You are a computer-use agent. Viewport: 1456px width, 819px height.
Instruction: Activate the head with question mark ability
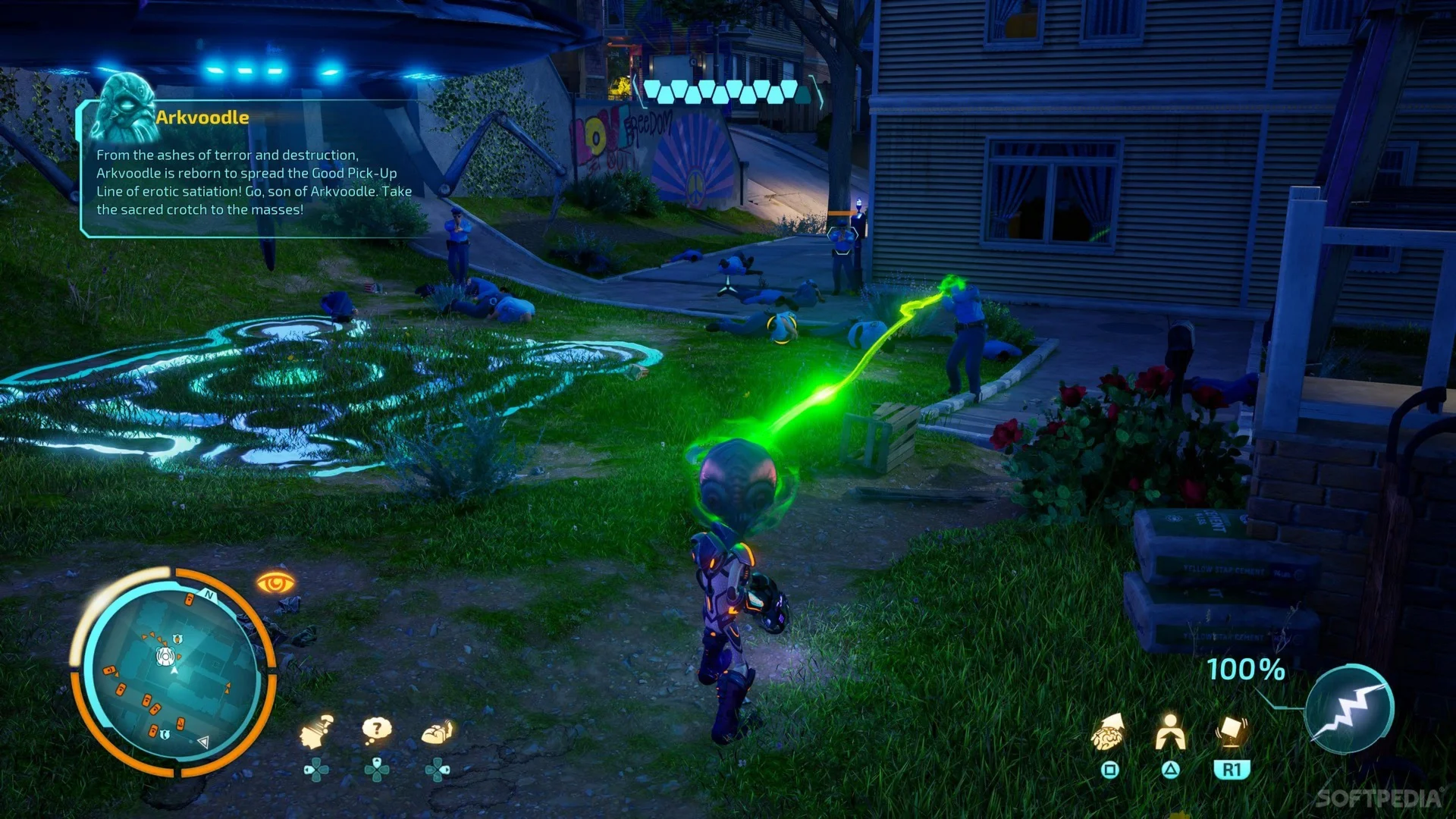[x=316, y=732]
